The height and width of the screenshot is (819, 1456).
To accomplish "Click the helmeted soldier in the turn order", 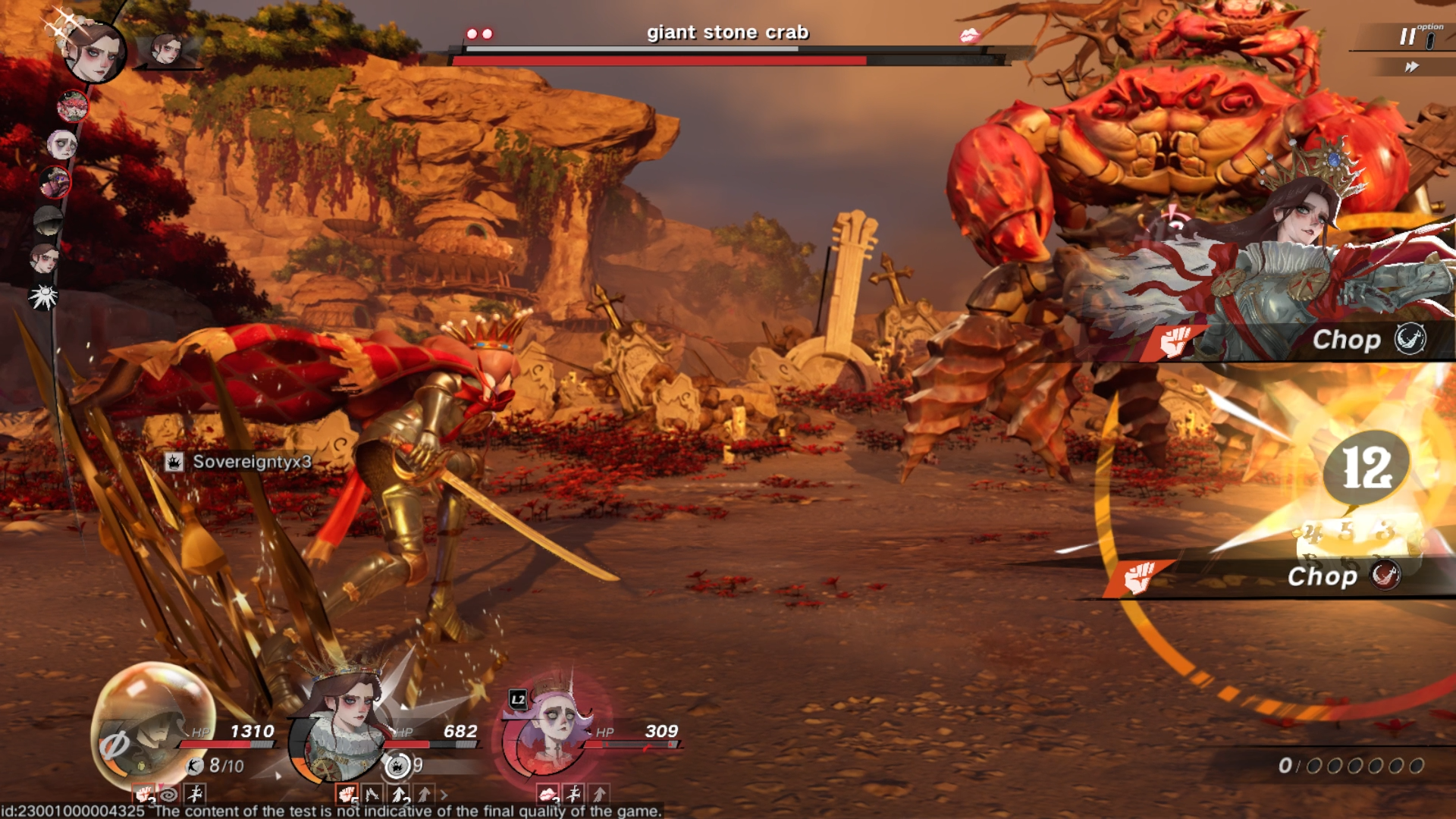I will coord(48,221).
